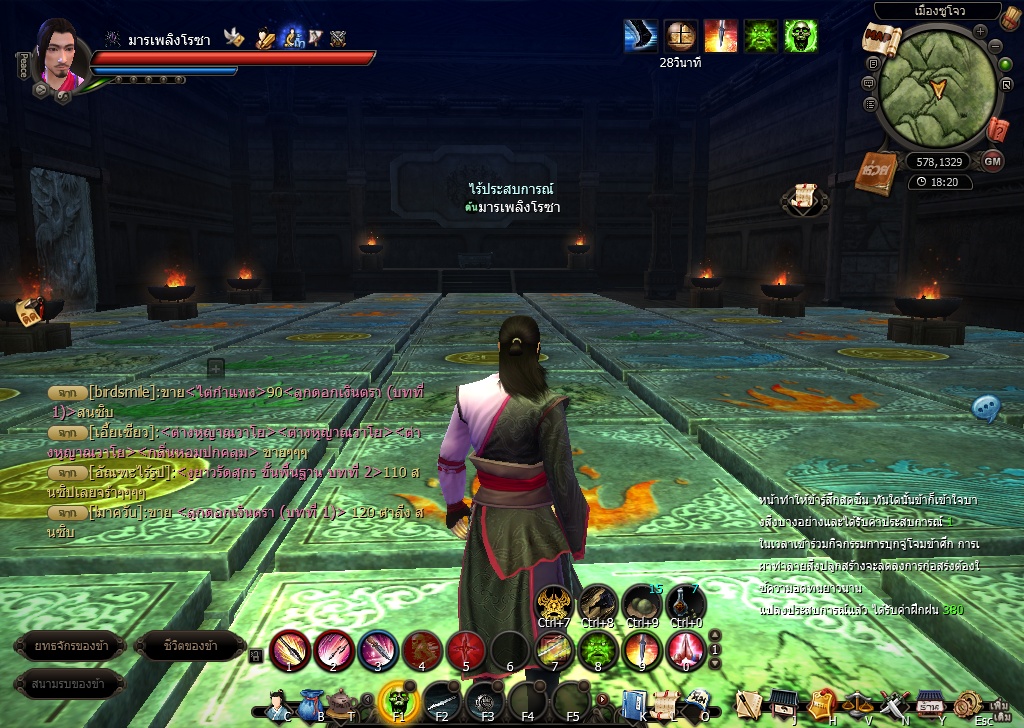Click the GM button under the minimap
The width and height of the screenshot is (1024, 728).
click(992, 161)
